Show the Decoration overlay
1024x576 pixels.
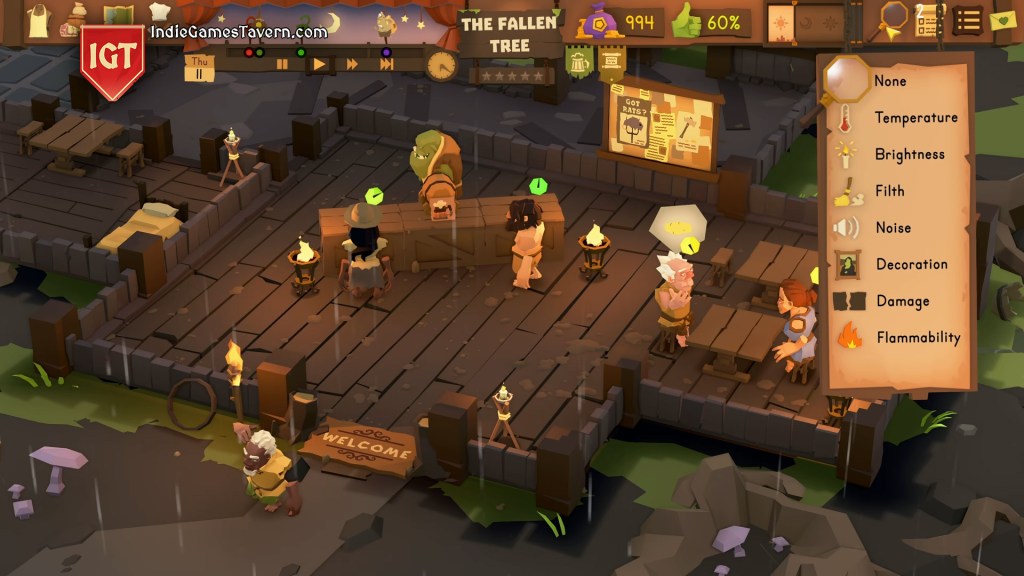tap(910, 264)
